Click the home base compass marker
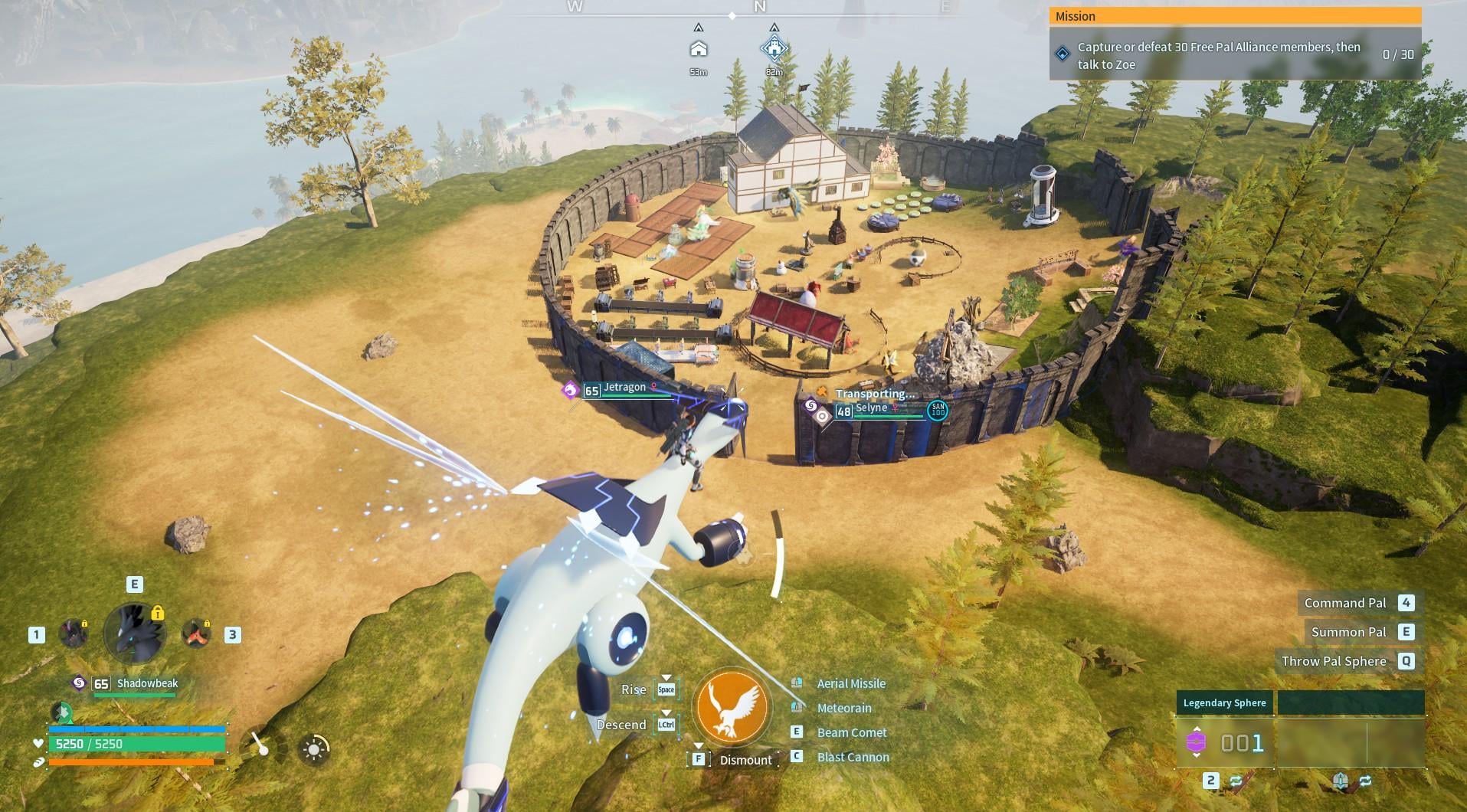 pos(698,49)
